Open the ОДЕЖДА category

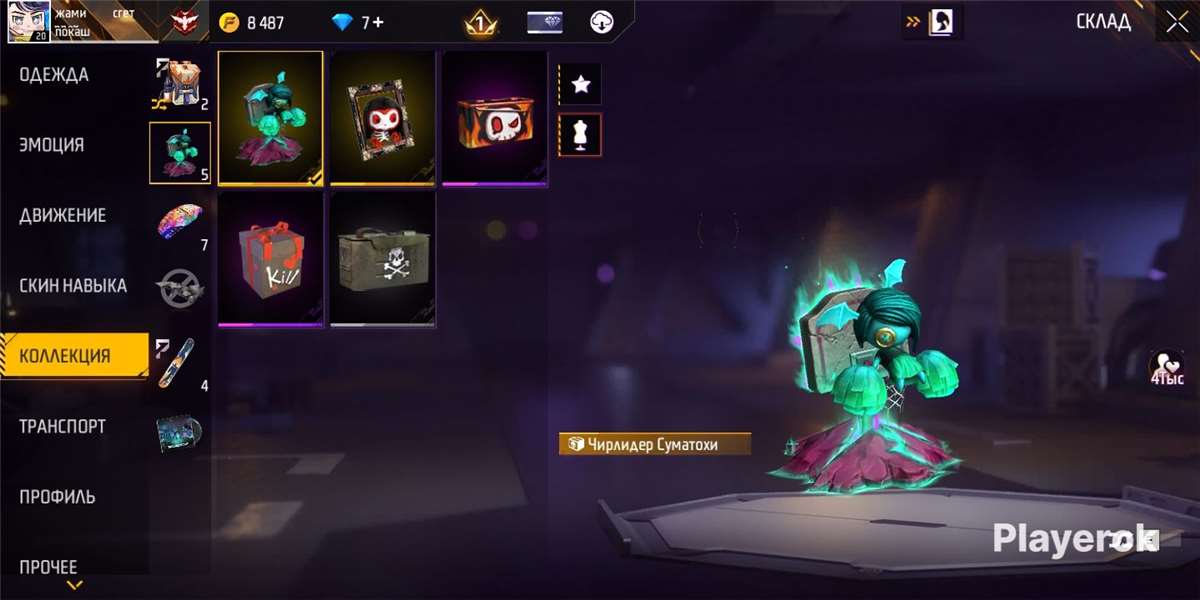click(54, 75)
